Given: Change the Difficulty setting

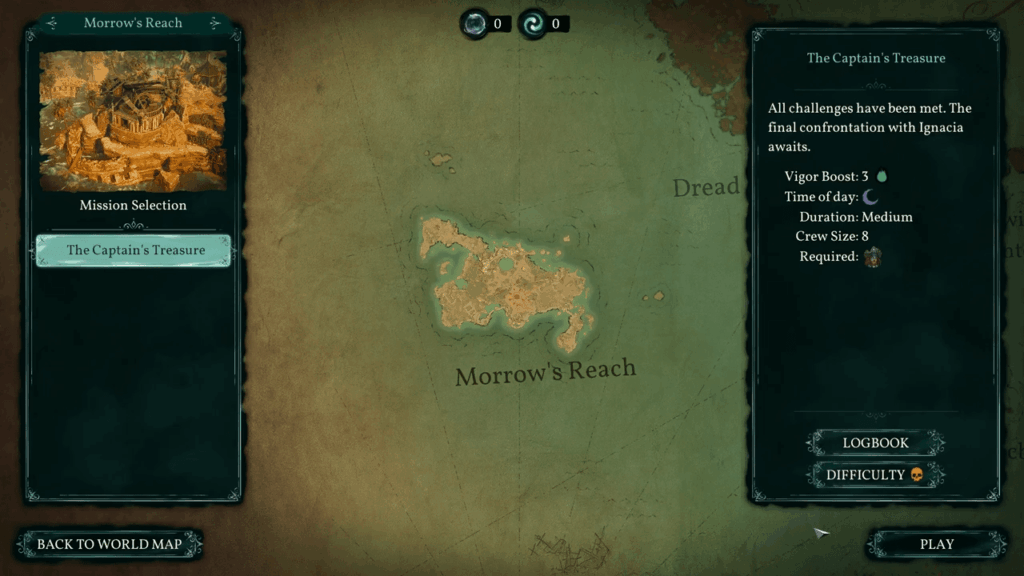Looking at the screenshot, I should click(x=875, y=475).
